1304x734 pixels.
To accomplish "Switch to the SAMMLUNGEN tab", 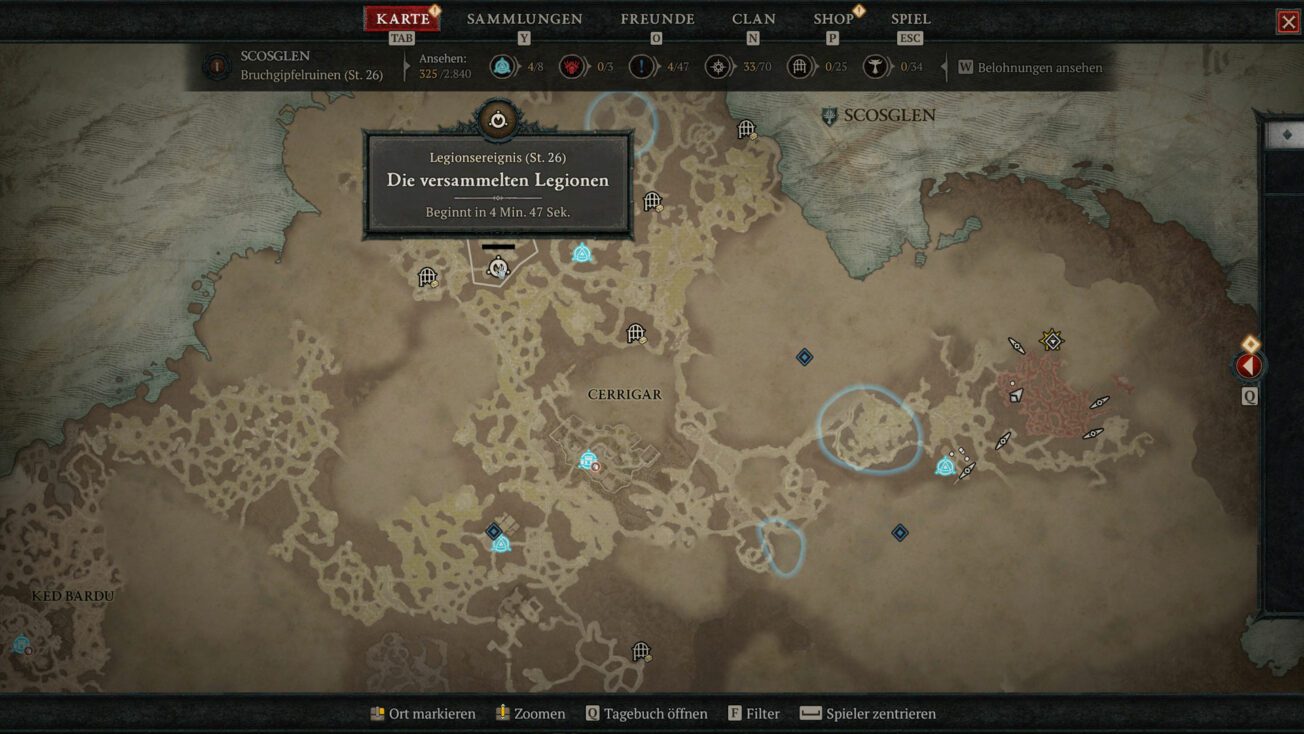I will 523,18.
